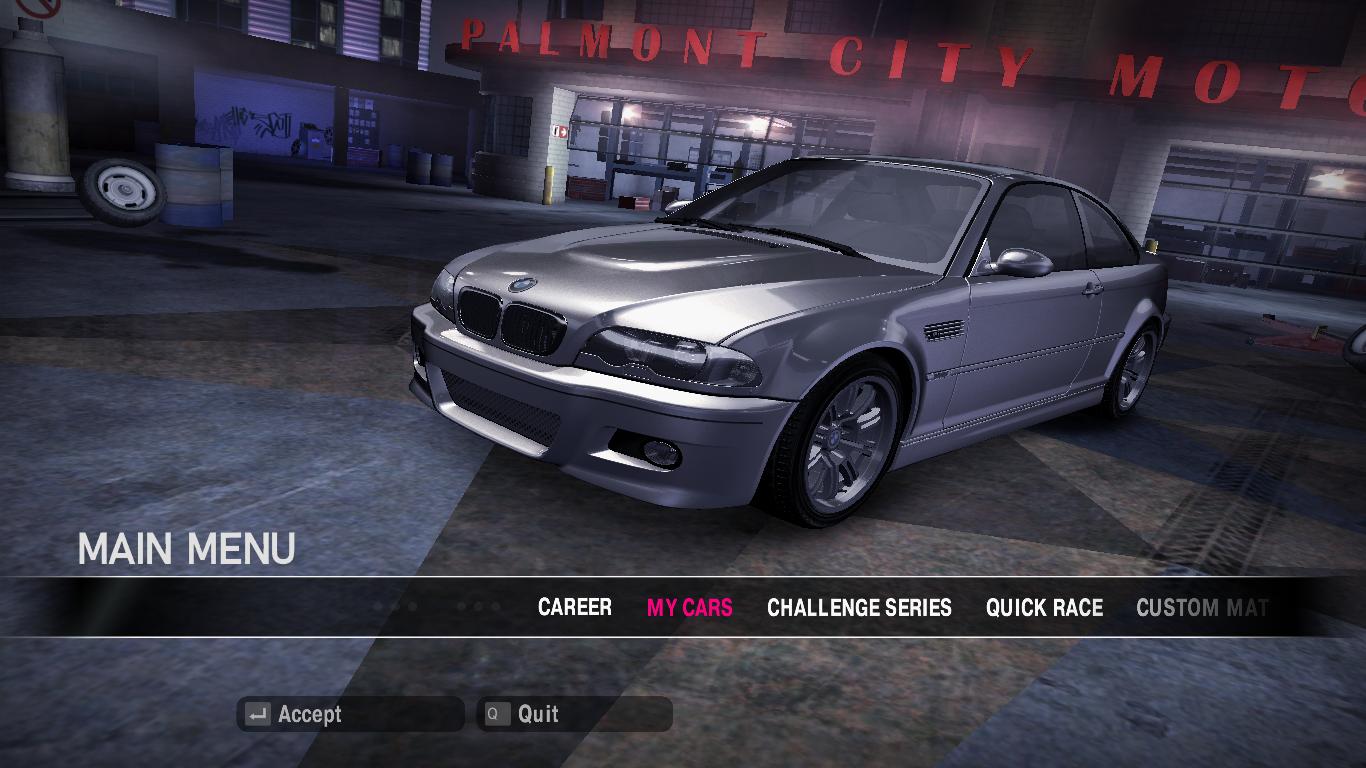Viewport: 1366px width, 768px height.
Task: Select the partially visible Custom Match entry
Action: 1201,608
